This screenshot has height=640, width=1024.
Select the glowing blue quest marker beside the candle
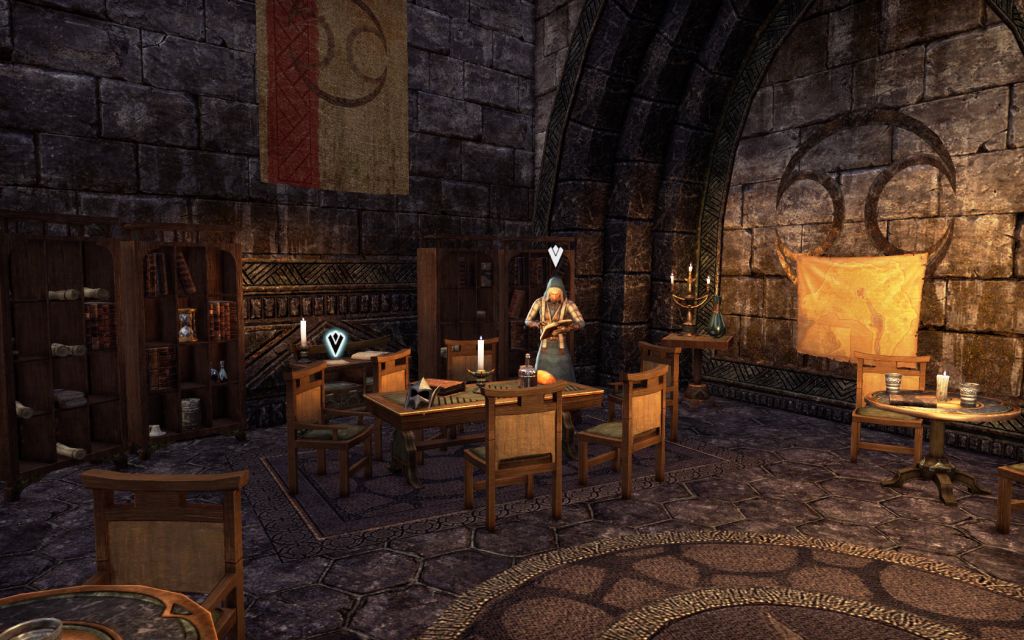point(337,344)
